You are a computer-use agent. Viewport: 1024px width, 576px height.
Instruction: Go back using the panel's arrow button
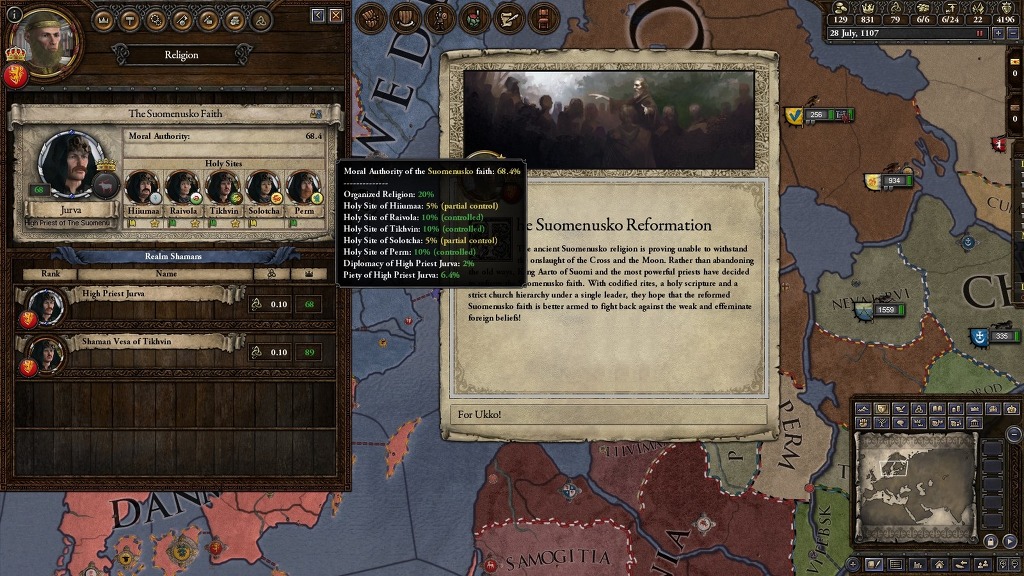click(x=318, y=16)
